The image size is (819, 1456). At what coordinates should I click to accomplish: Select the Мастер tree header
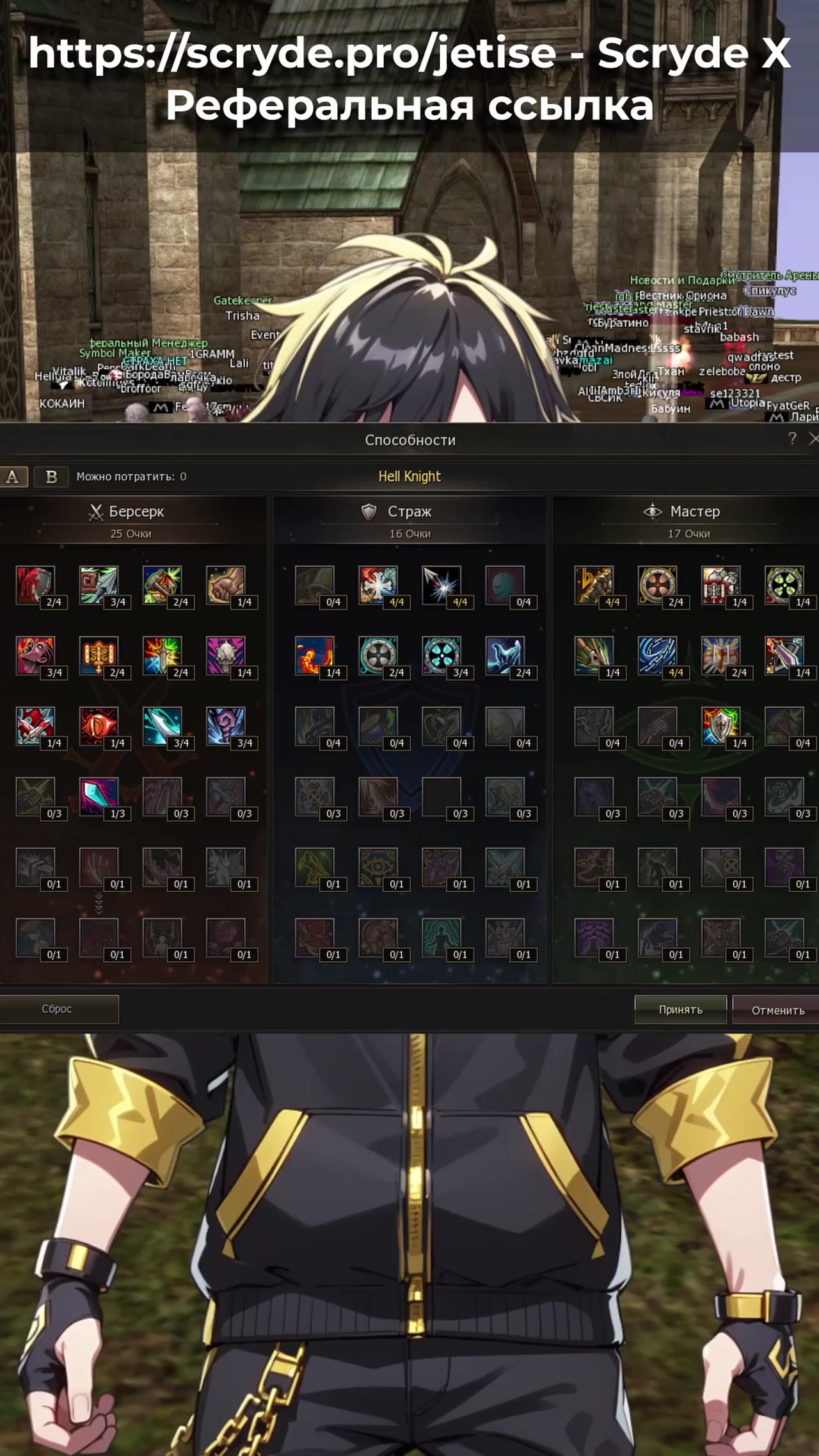[688, 512]
